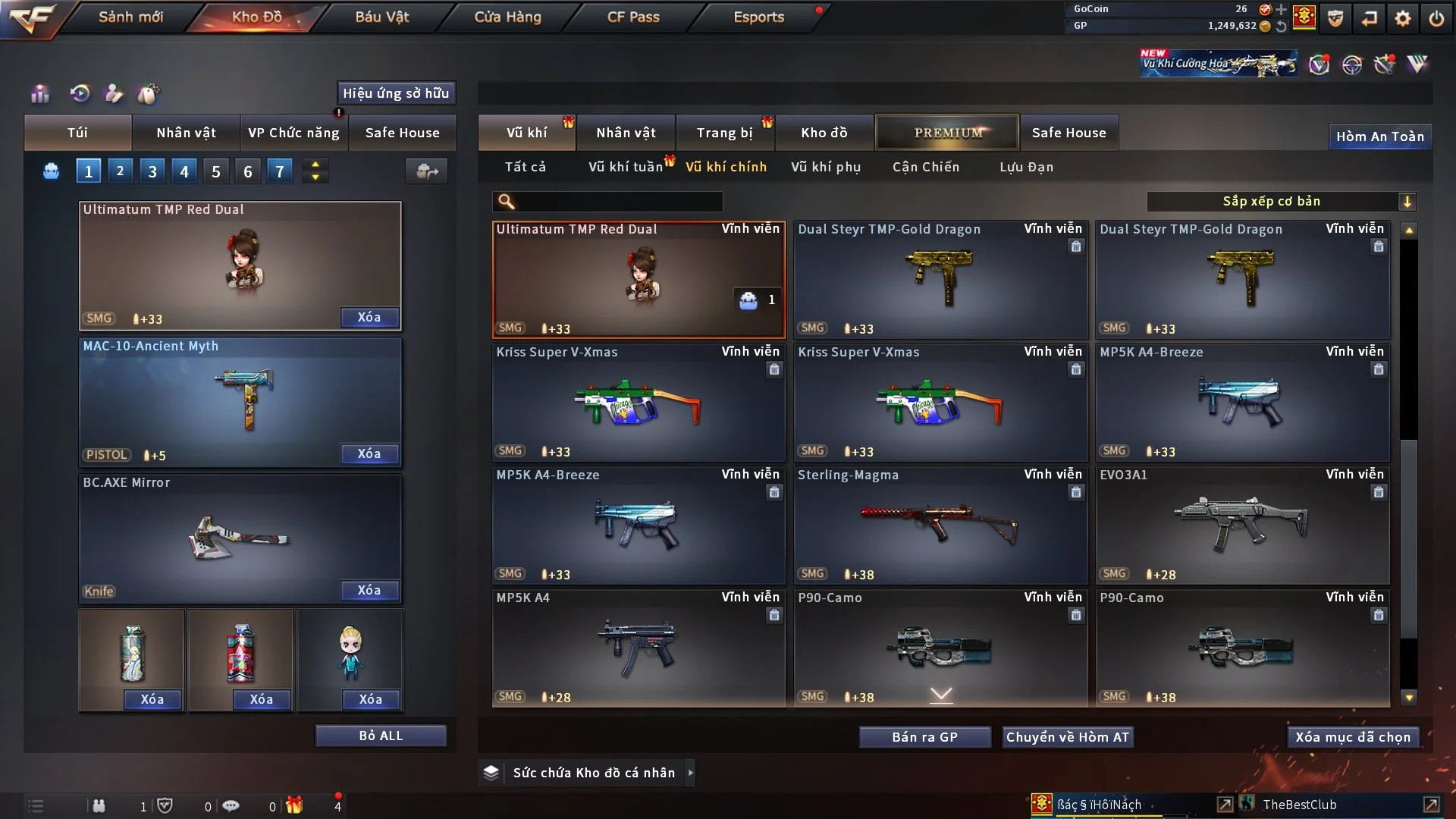1456x819 pixels.
Task: Switch to the PREMIUM tab
Action: click(947, 133)
